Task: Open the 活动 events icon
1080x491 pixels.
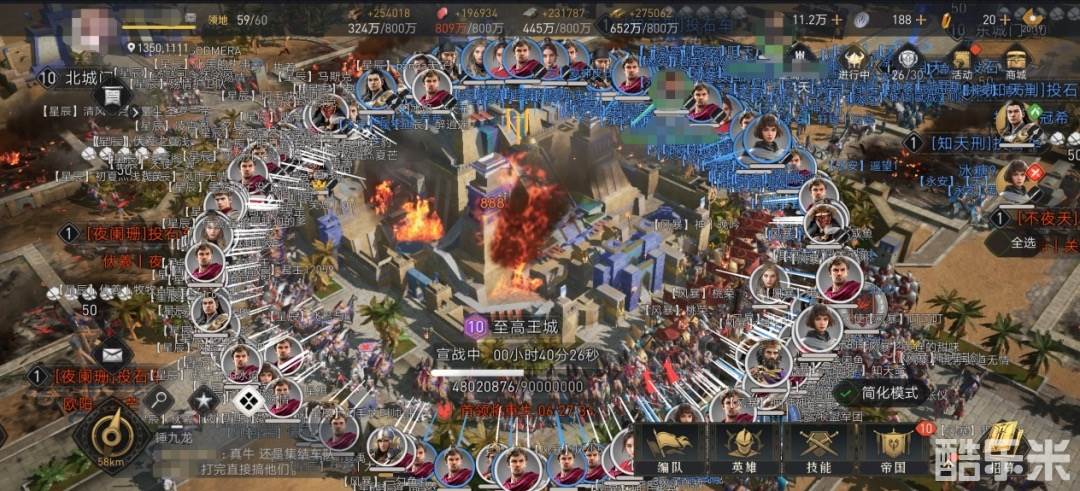Action: point(962,58)
